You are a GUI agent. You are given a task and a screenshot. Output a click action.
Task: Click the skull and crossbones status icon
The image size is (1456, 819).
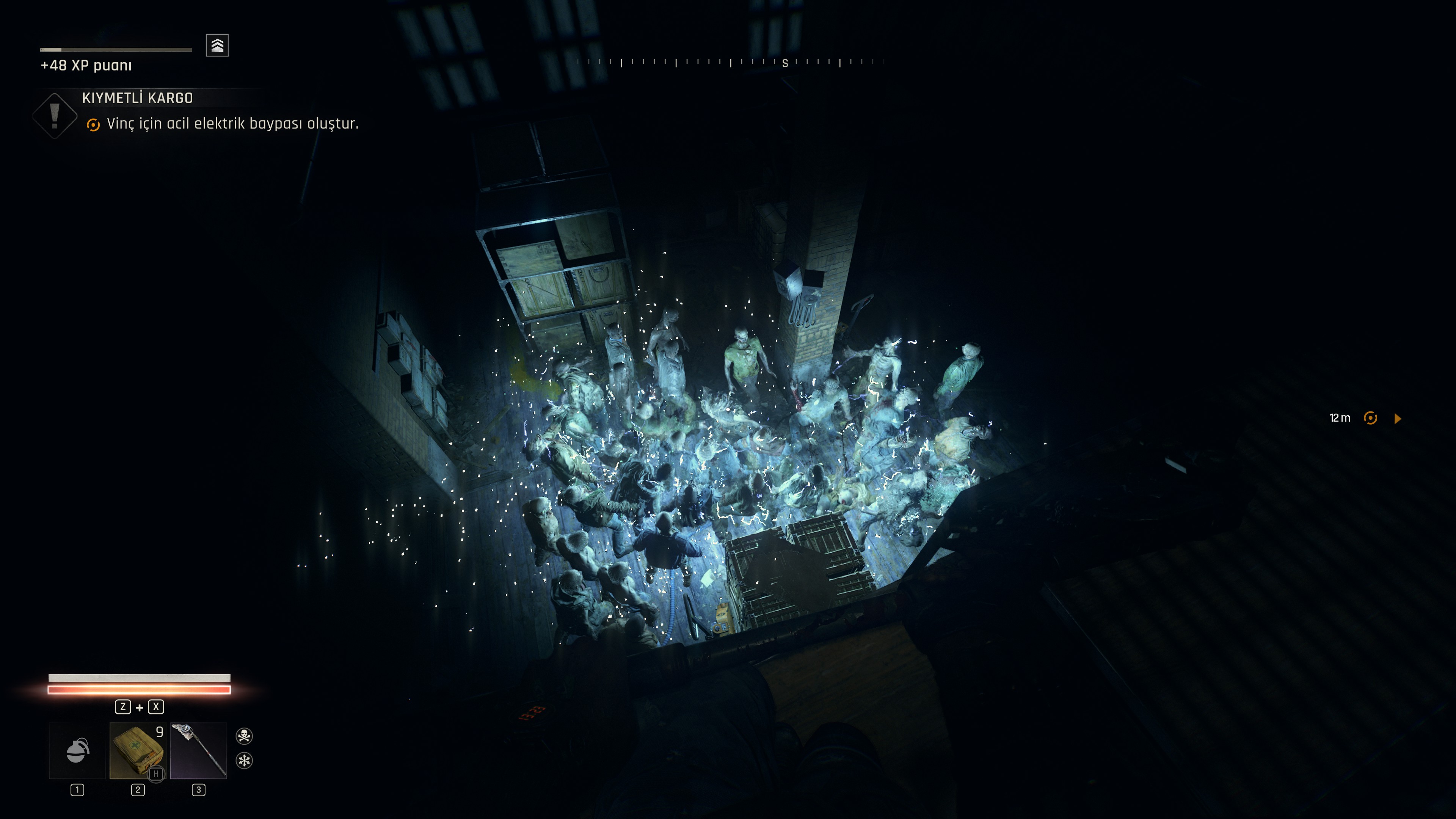click(244, 735)
